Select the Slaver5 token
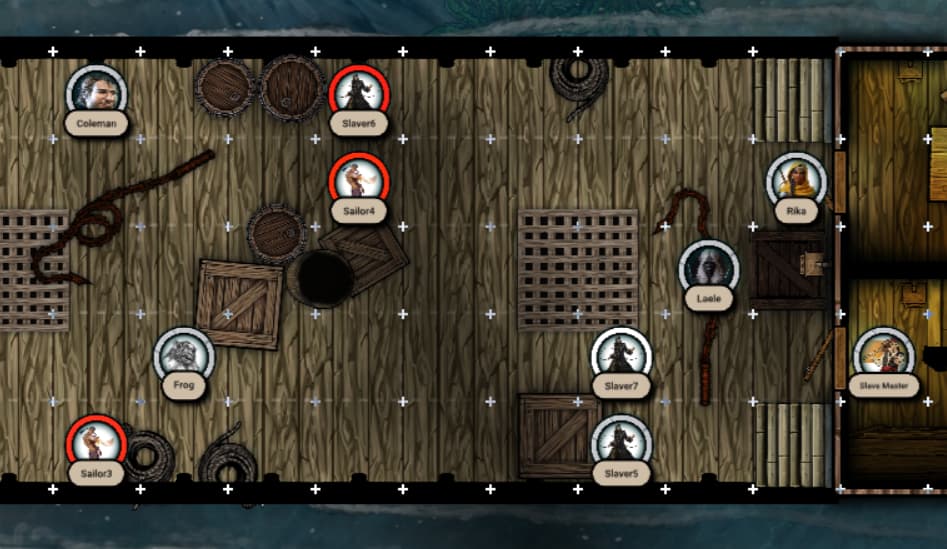Screen dimensions: 947x549 (x=621, y=442)
